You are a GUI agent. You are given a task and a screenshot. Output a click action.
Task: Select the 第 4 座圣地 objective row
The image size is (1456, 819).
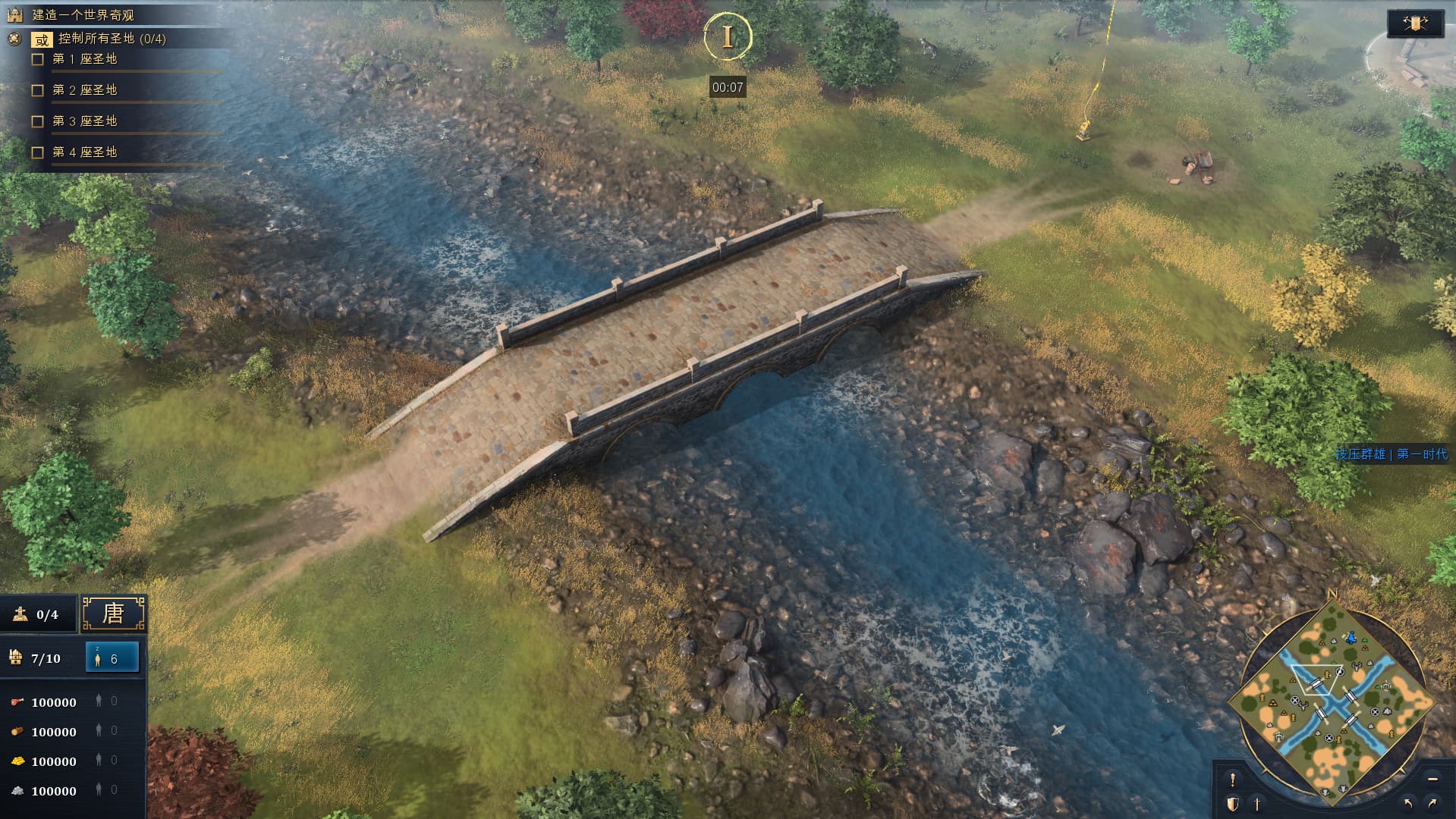click(x=84, y=152)
